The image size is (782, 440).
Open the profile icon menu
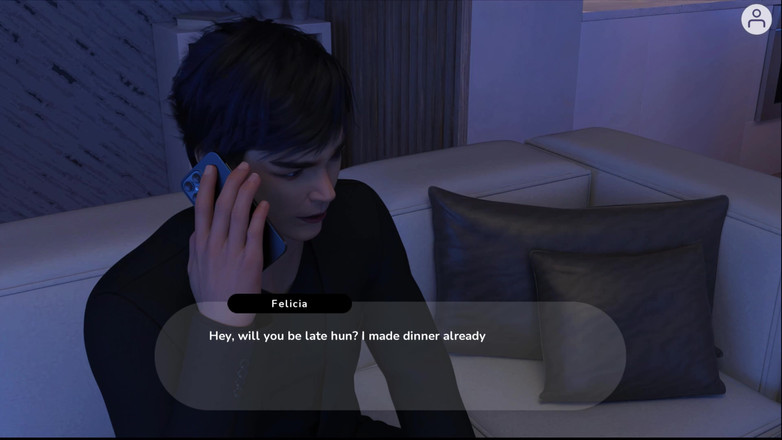click(756, 19)
